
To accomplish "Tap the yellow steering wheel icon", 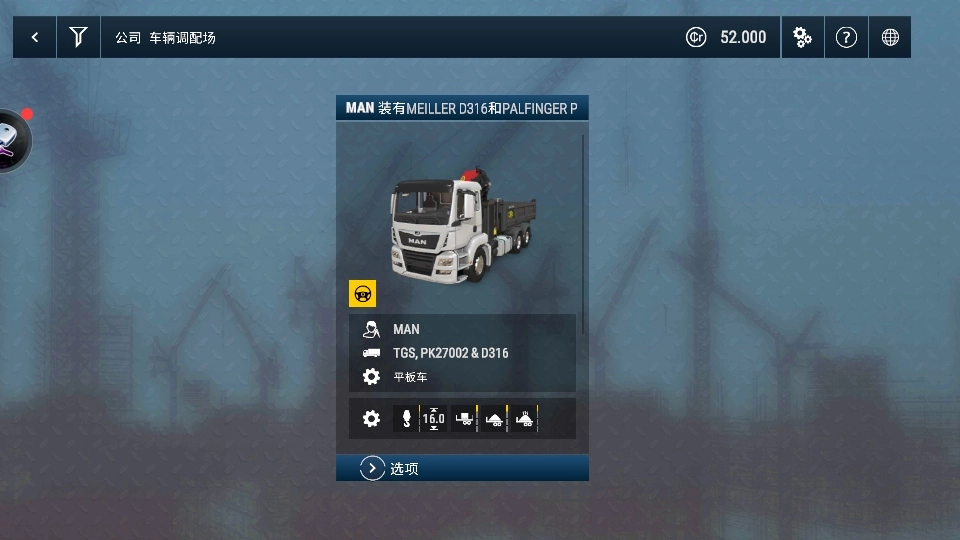I will click(362, 294).
